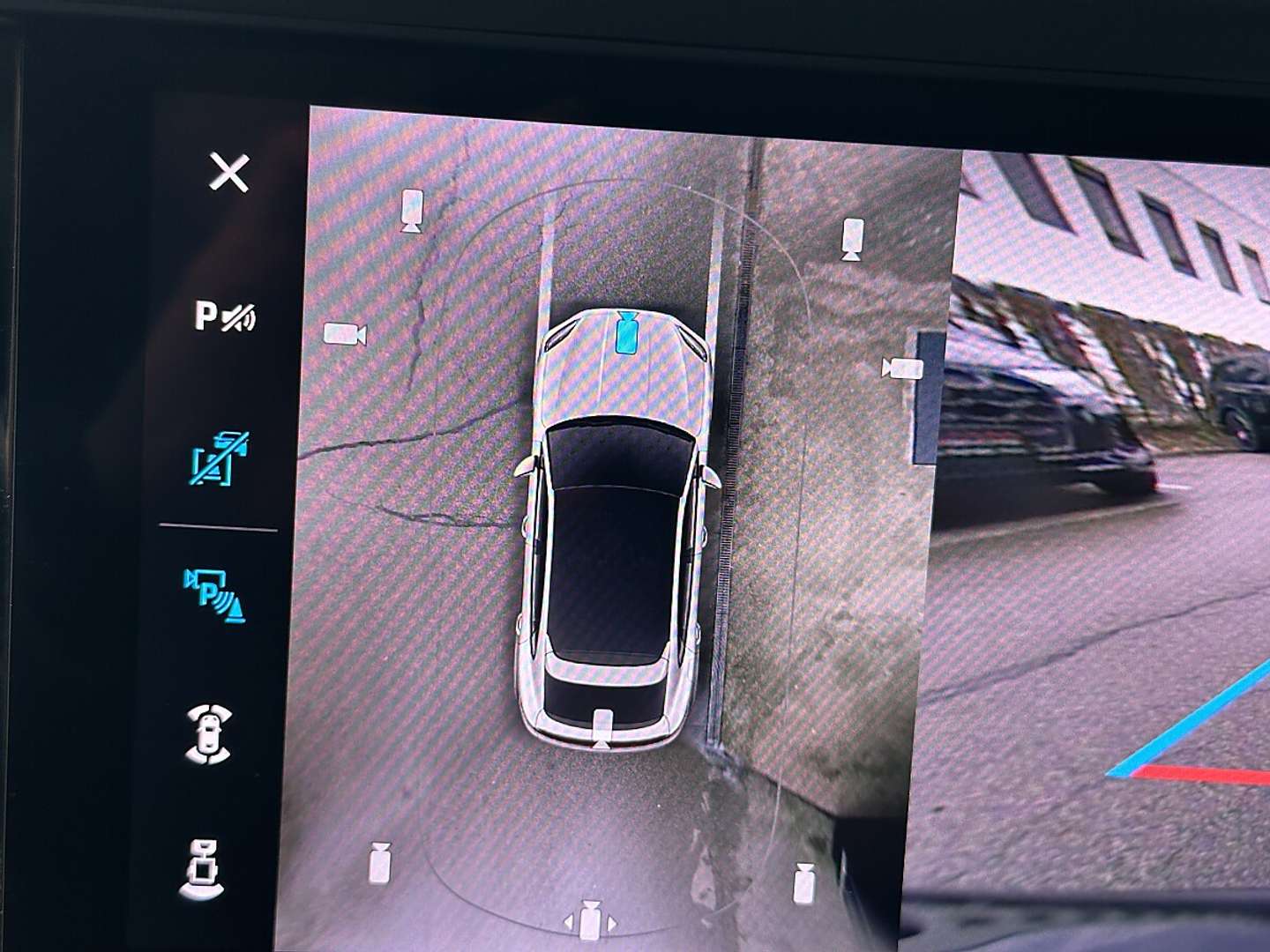Select the rear-right corner camera icon
This screenshot has width=1270, height=952.
805,881
